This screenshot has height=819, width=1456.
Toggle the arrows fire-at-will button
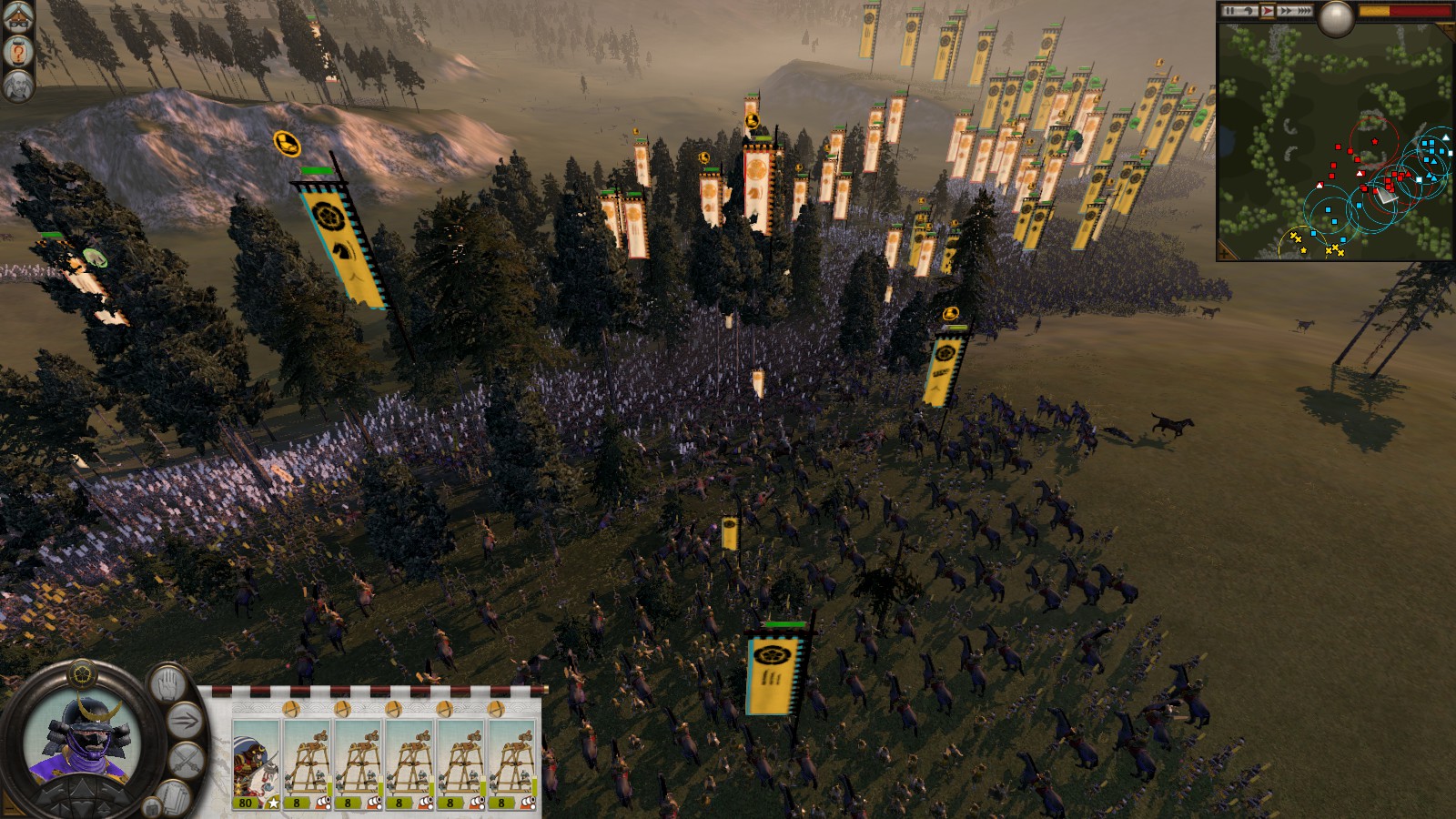coord(185,722)
